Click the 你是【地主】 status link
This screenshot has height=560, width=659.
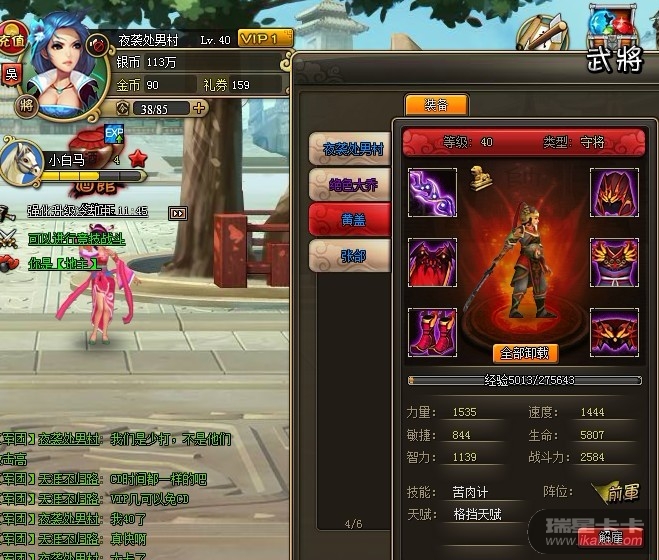pos(63,264)
